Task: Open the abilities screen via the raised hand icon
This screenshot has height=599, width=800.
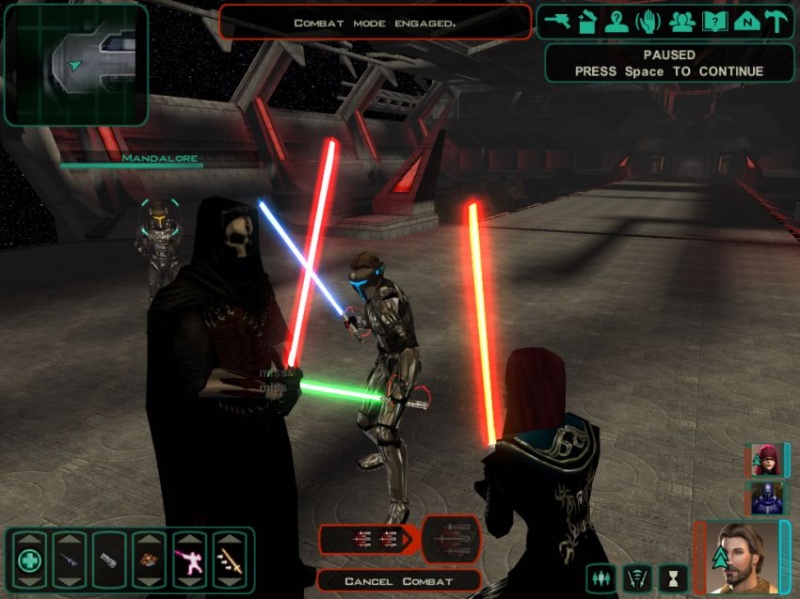Action: click(x=649, y=21)
